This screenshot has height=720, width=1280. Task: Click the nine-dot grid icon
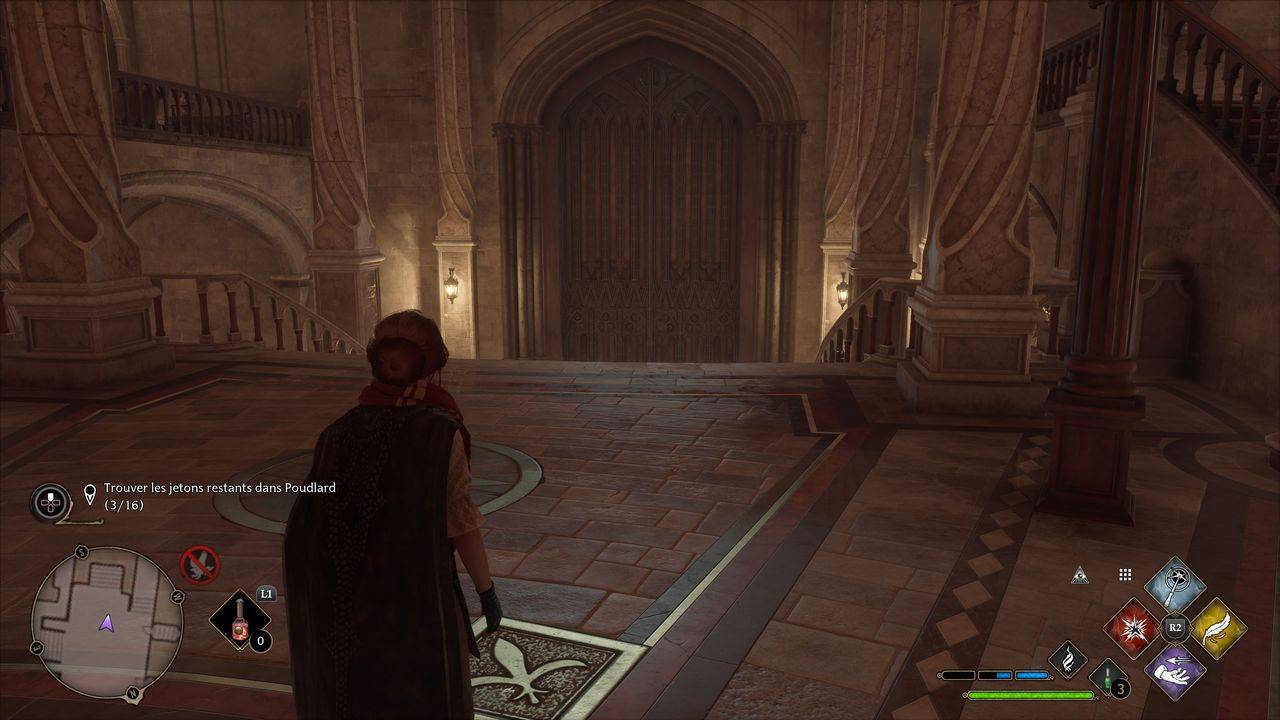click(x=1125, y=575)
